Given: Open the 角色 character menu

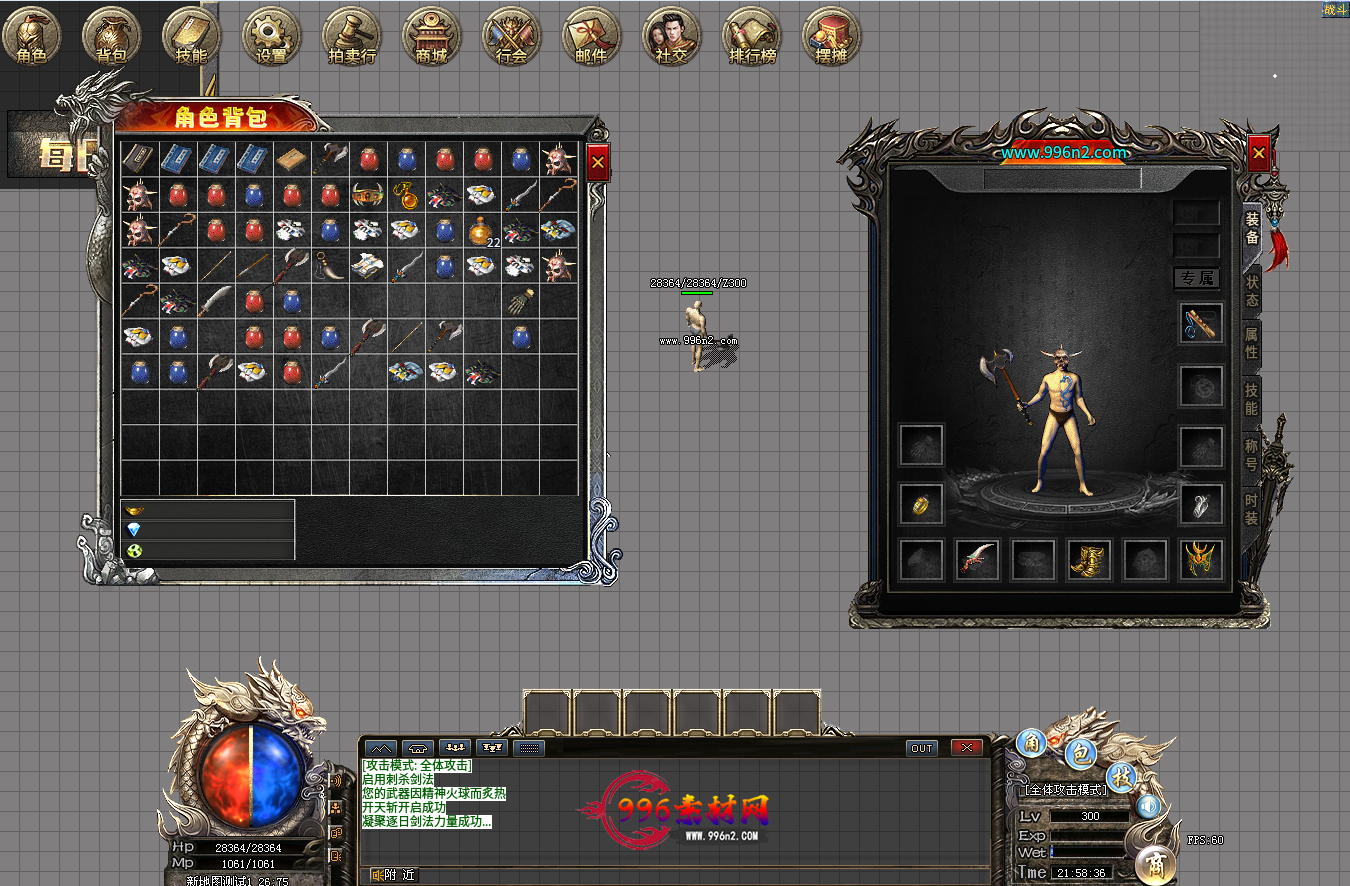Looking at the screenshot, I should pos(32,37).
